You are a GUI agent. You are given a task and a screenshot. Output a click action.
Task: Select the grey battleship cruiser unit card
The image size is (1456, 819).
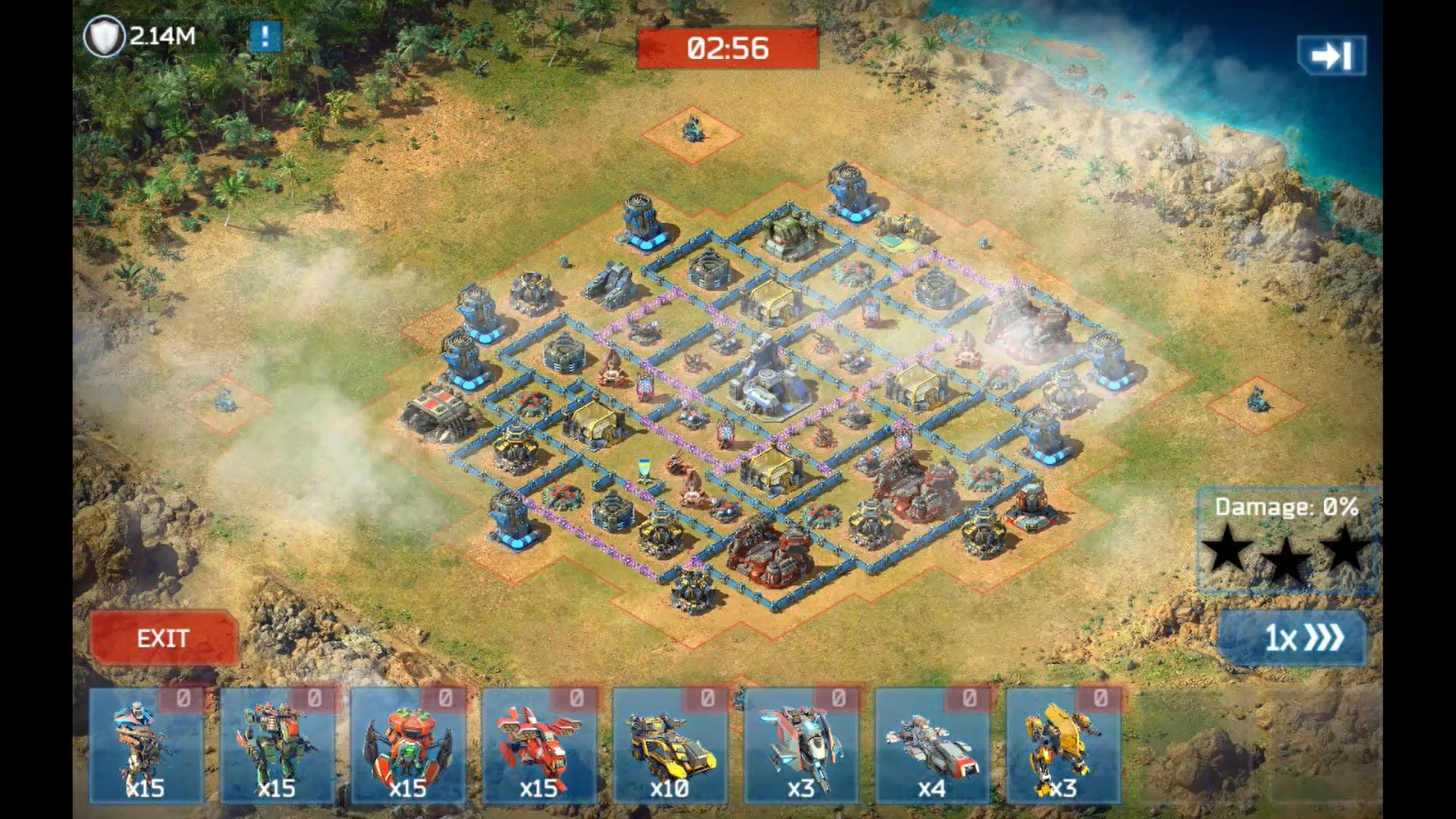932,746
